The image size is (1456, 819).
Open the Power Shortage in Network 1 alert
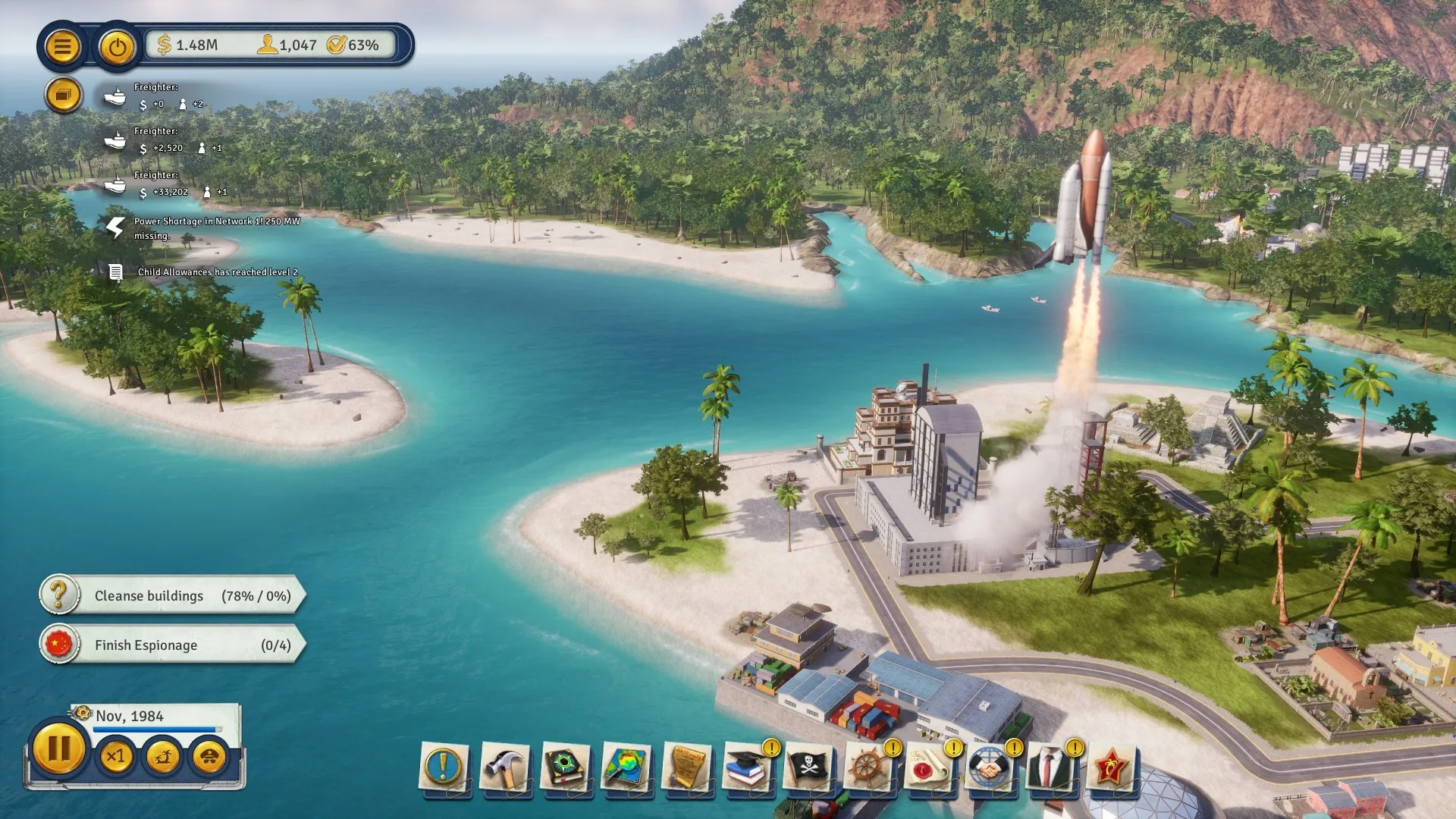[216, 227]
